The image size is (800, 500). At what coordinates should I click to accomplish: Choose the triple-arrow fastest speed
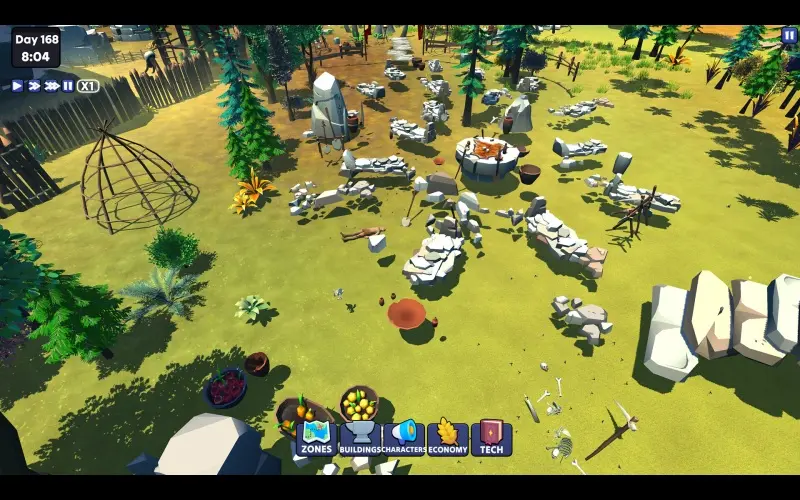pos(52,86)
